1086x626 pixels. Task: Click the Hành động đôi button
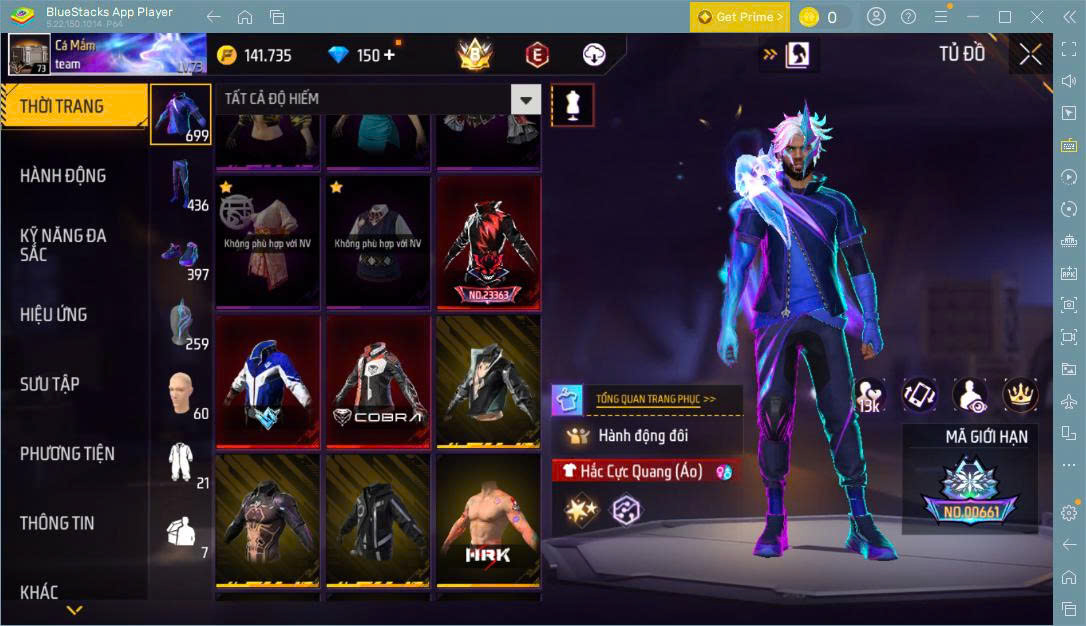pyautogui.click(x=646, y=435)
